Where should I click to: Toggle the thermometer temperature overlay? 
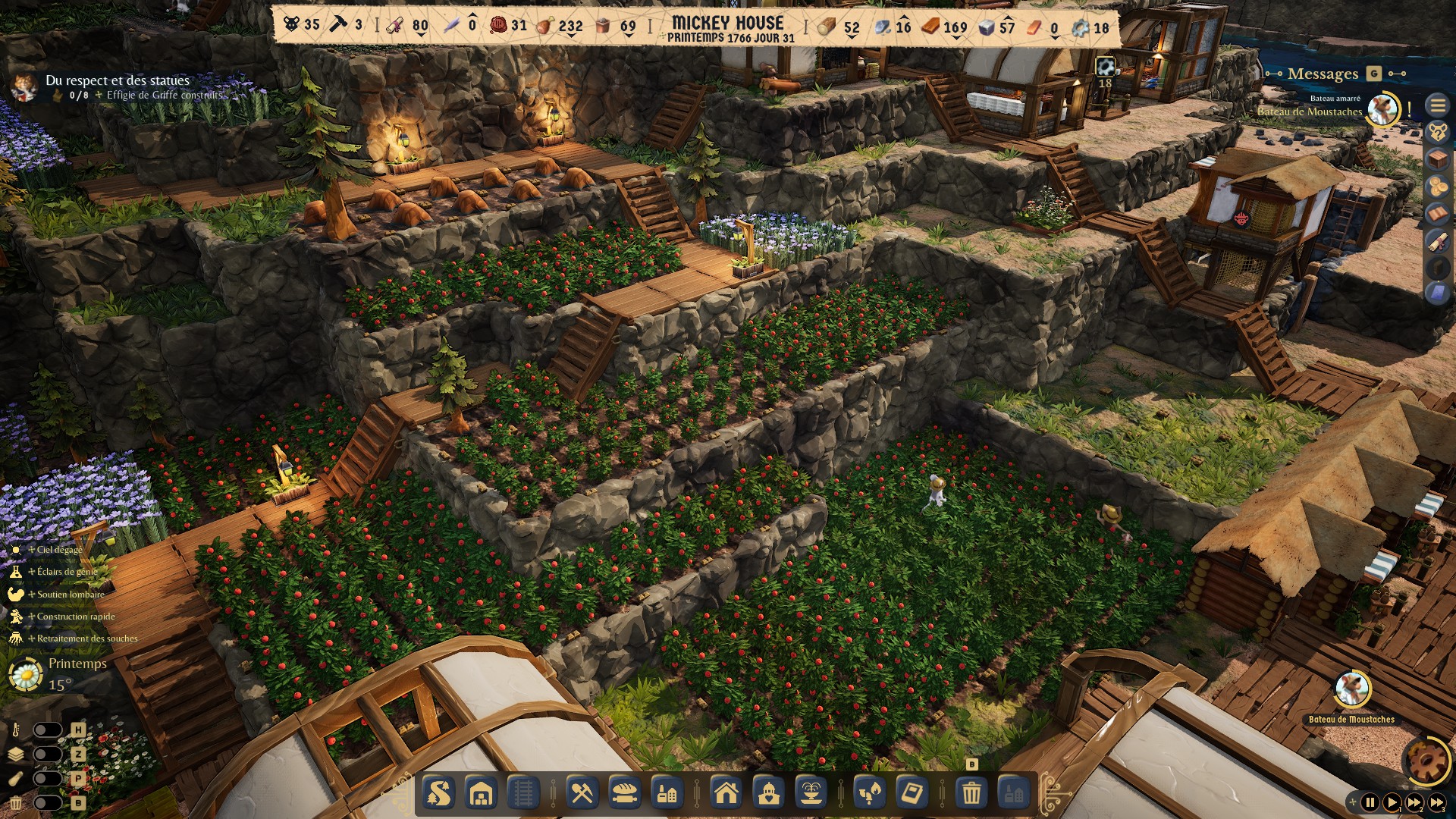point(47,730)
